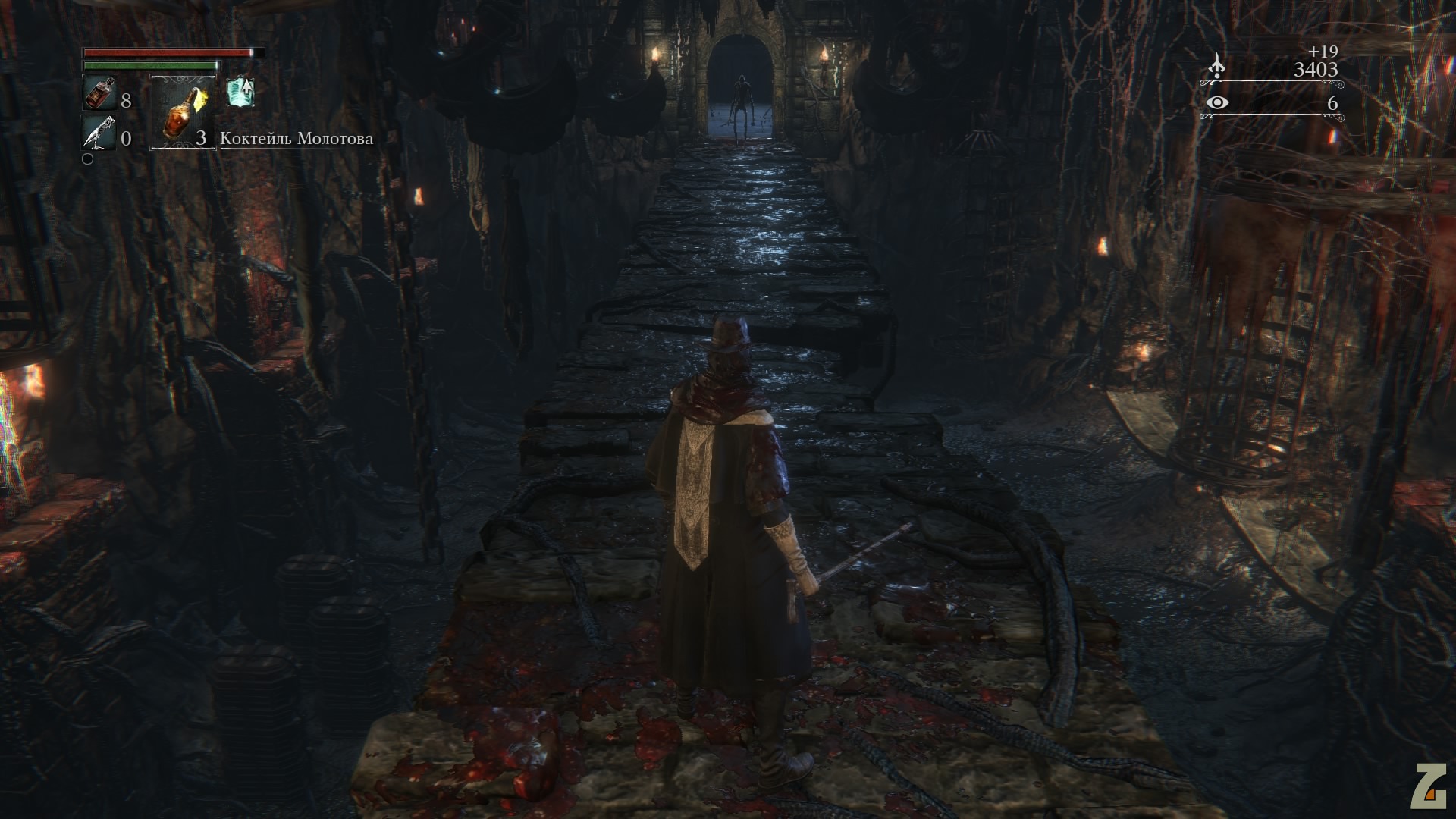Click the Blood Echoes rune icon

tap(1216, 67)
